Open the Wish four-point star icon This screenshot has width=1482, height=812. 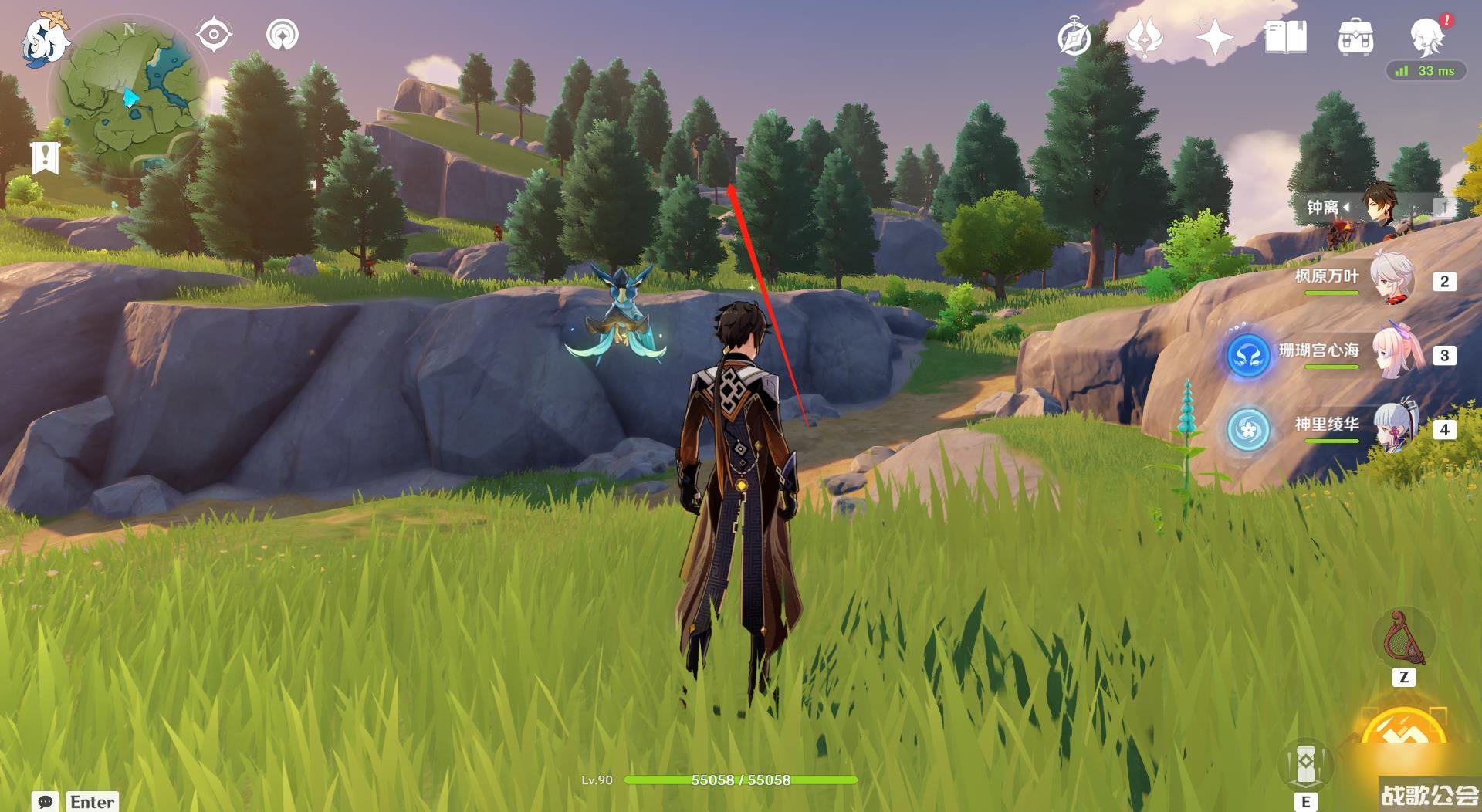1214,37
